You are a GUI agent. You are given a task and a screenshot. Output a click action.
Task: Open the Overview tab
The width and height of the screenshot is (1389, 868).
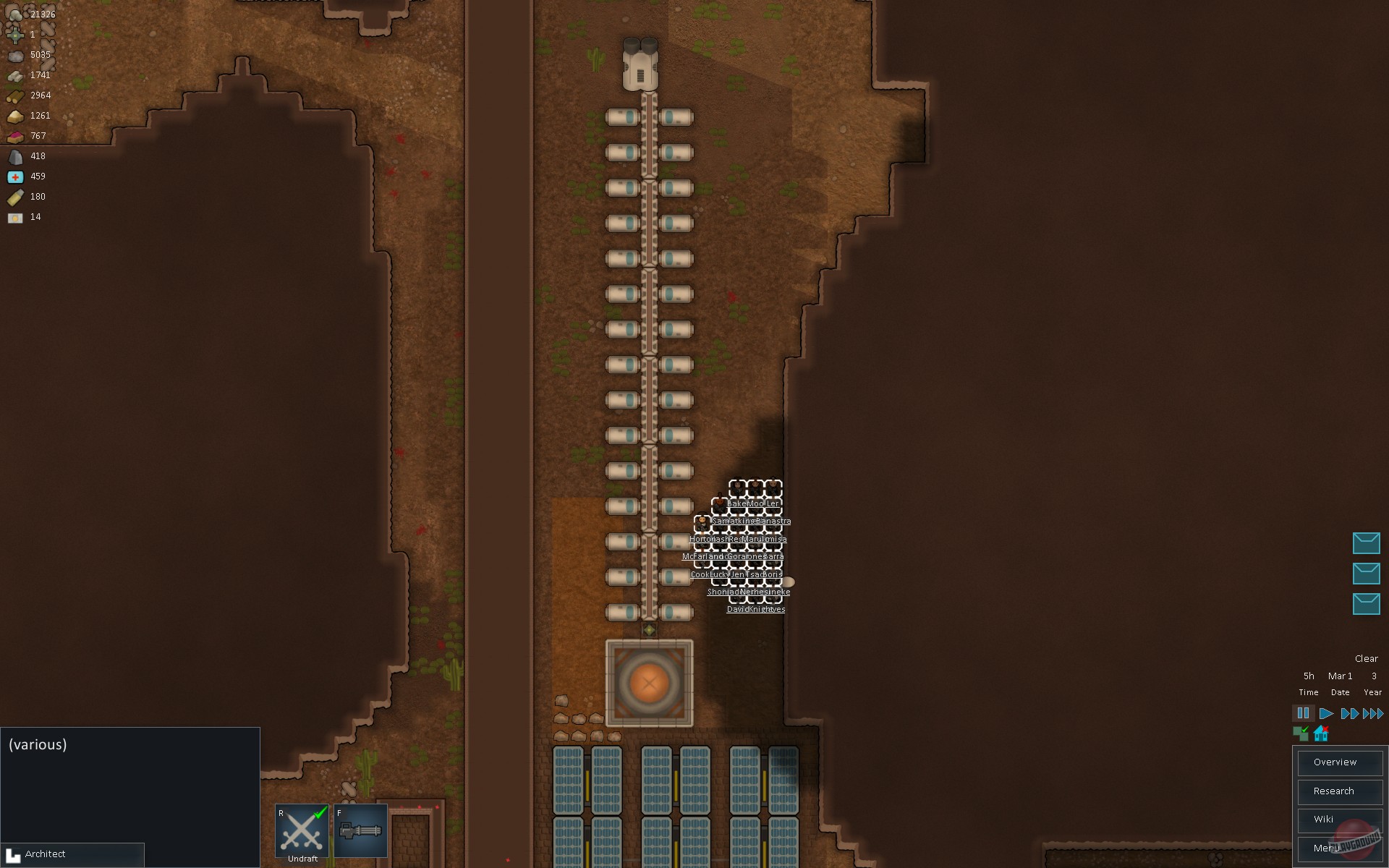click(x=1340, y=762)
